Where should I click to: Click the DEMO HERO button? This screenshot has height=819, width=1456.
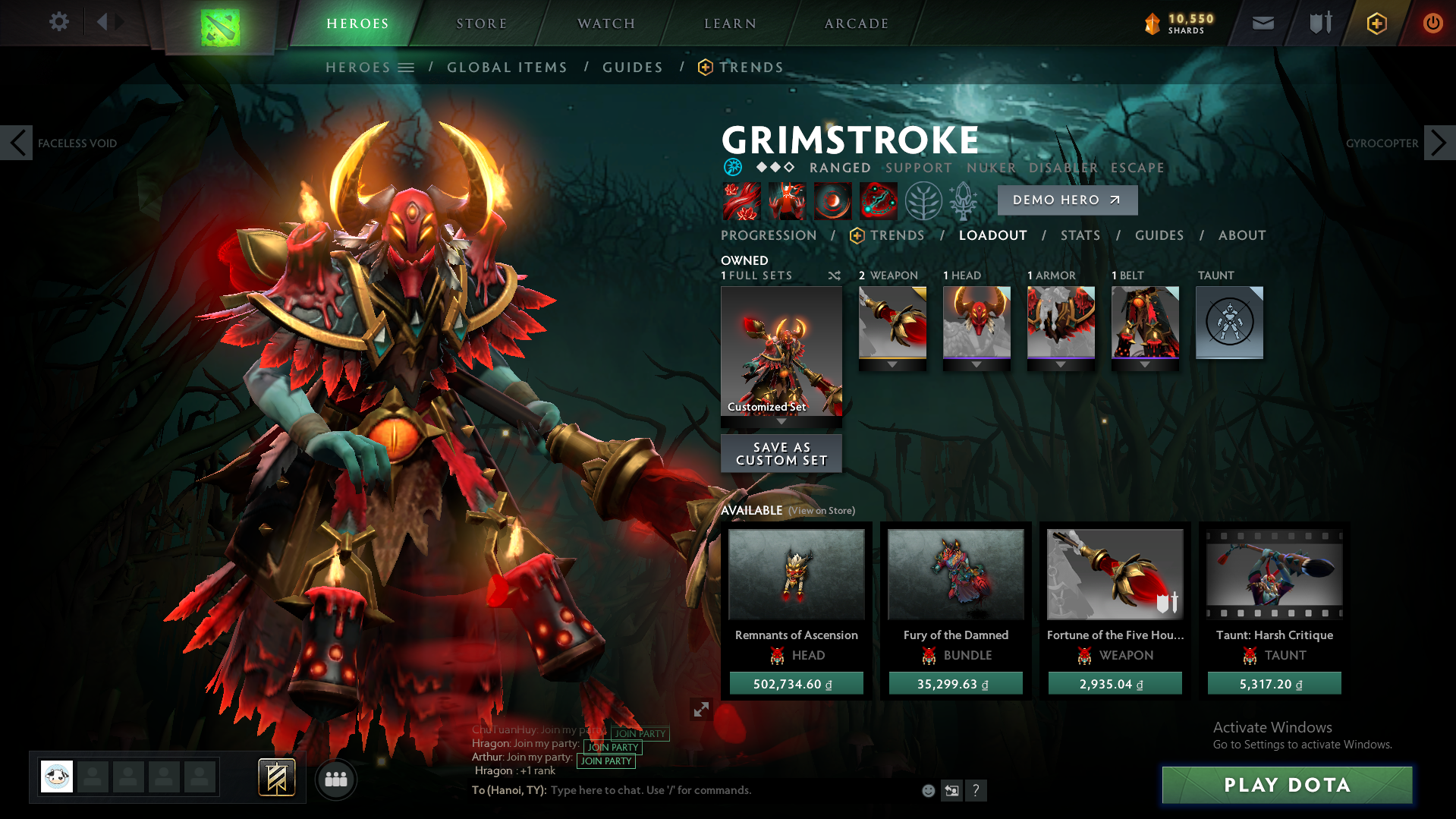click(1067, 200)
